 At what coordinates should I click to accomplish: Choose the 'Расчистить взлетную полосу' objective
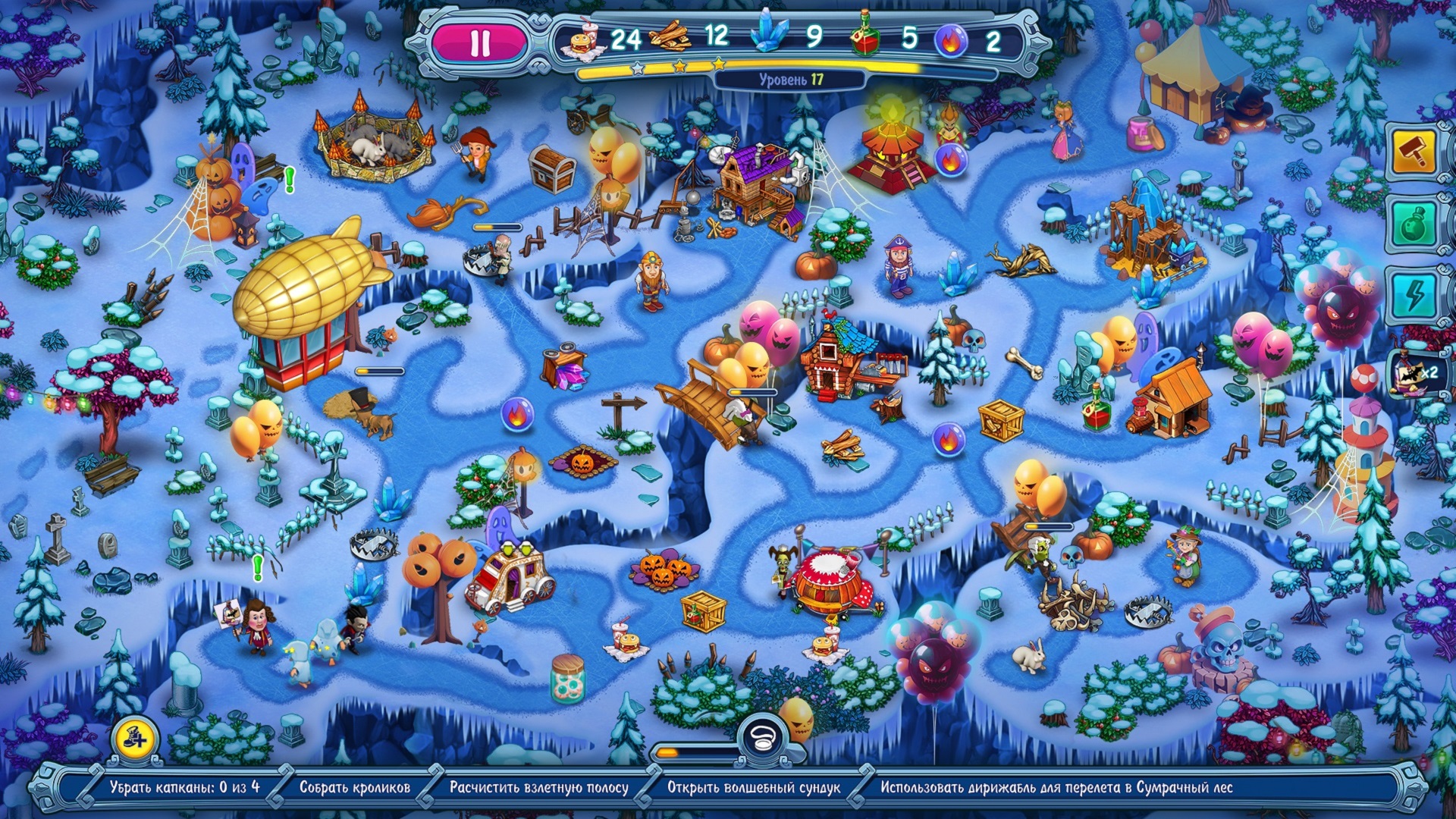(538, 787)
